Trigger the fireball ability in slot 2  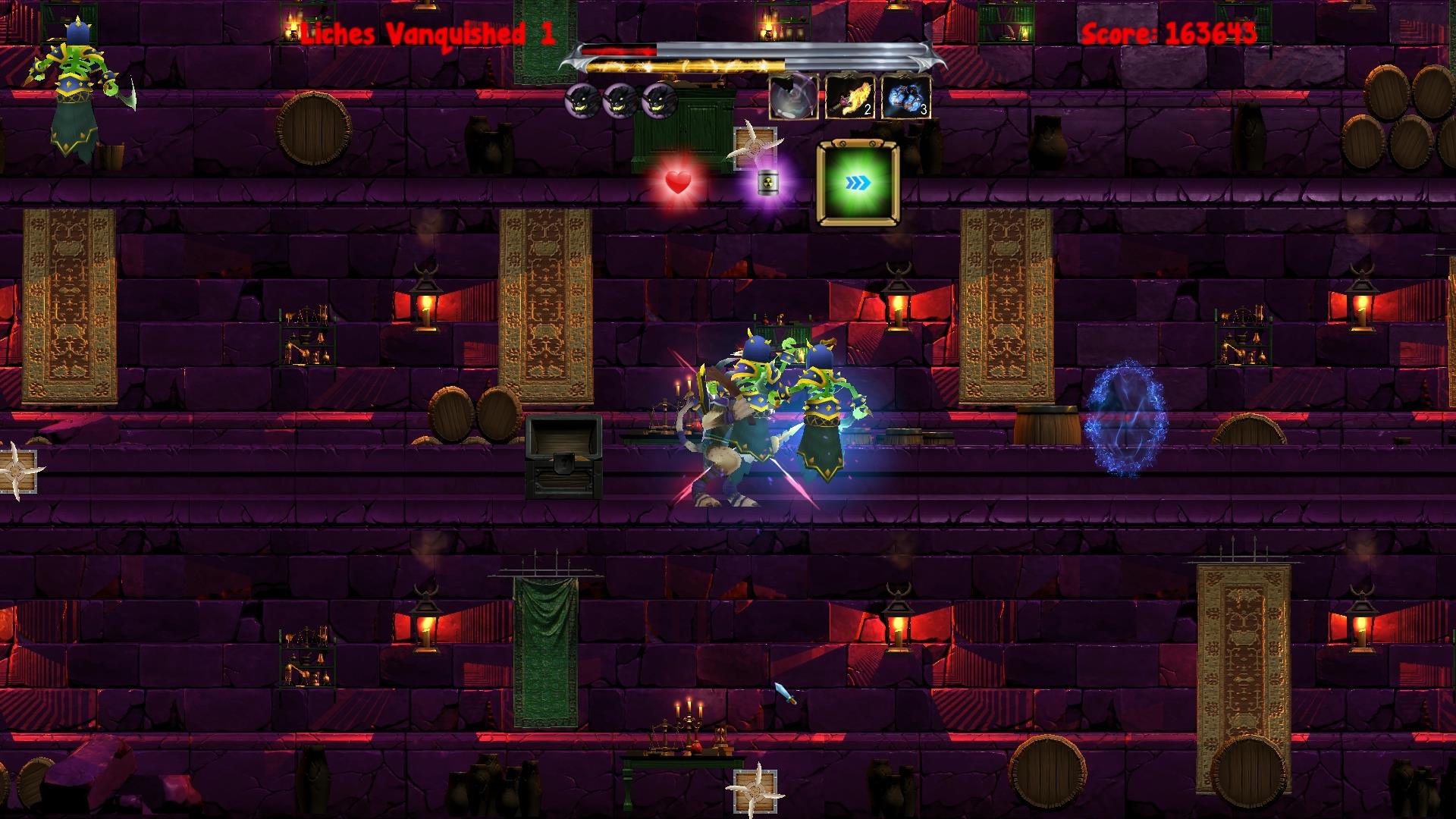click(x=849, y=98)
